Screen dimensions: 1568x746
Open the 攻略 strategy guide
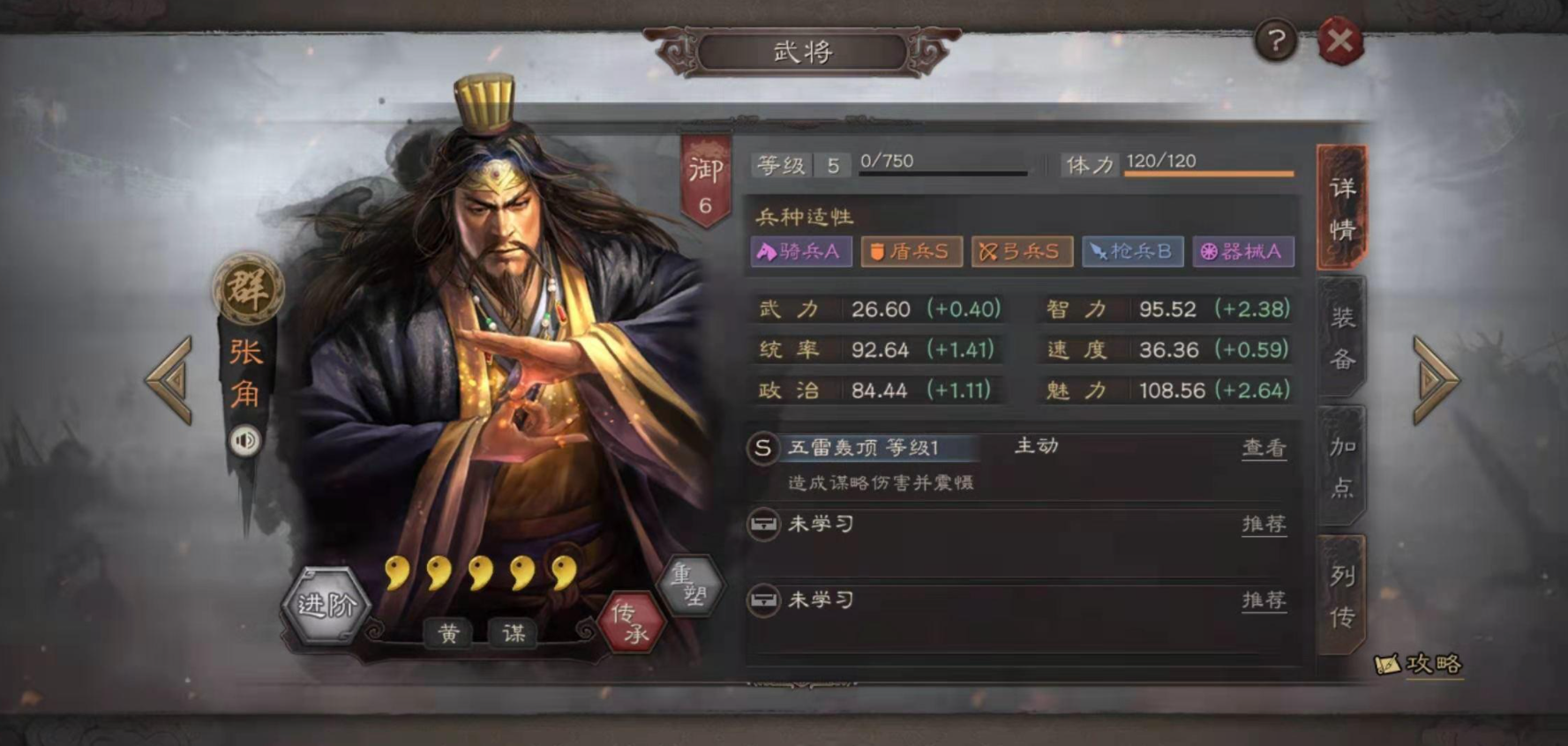click(1421, 664)
